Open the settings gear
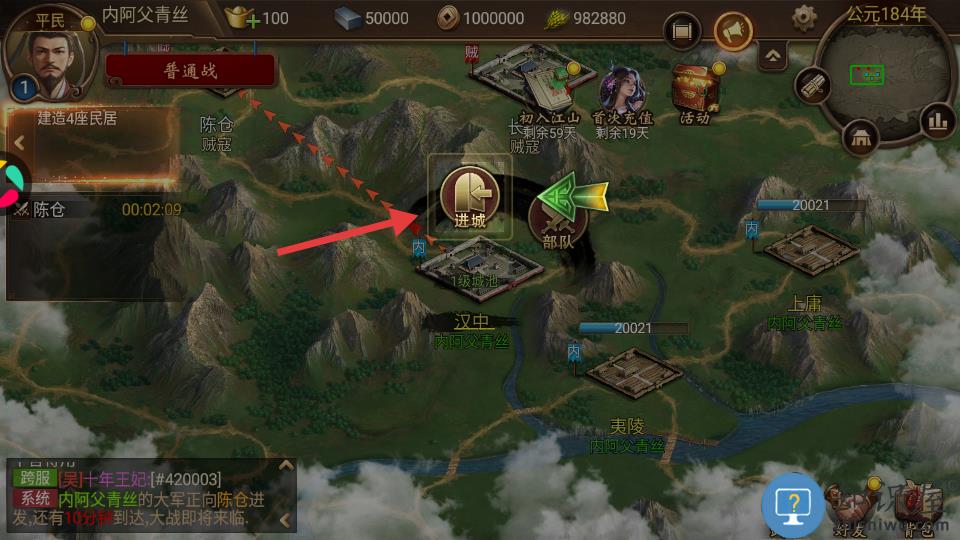 pyautogui.click(x=803, y=18)
